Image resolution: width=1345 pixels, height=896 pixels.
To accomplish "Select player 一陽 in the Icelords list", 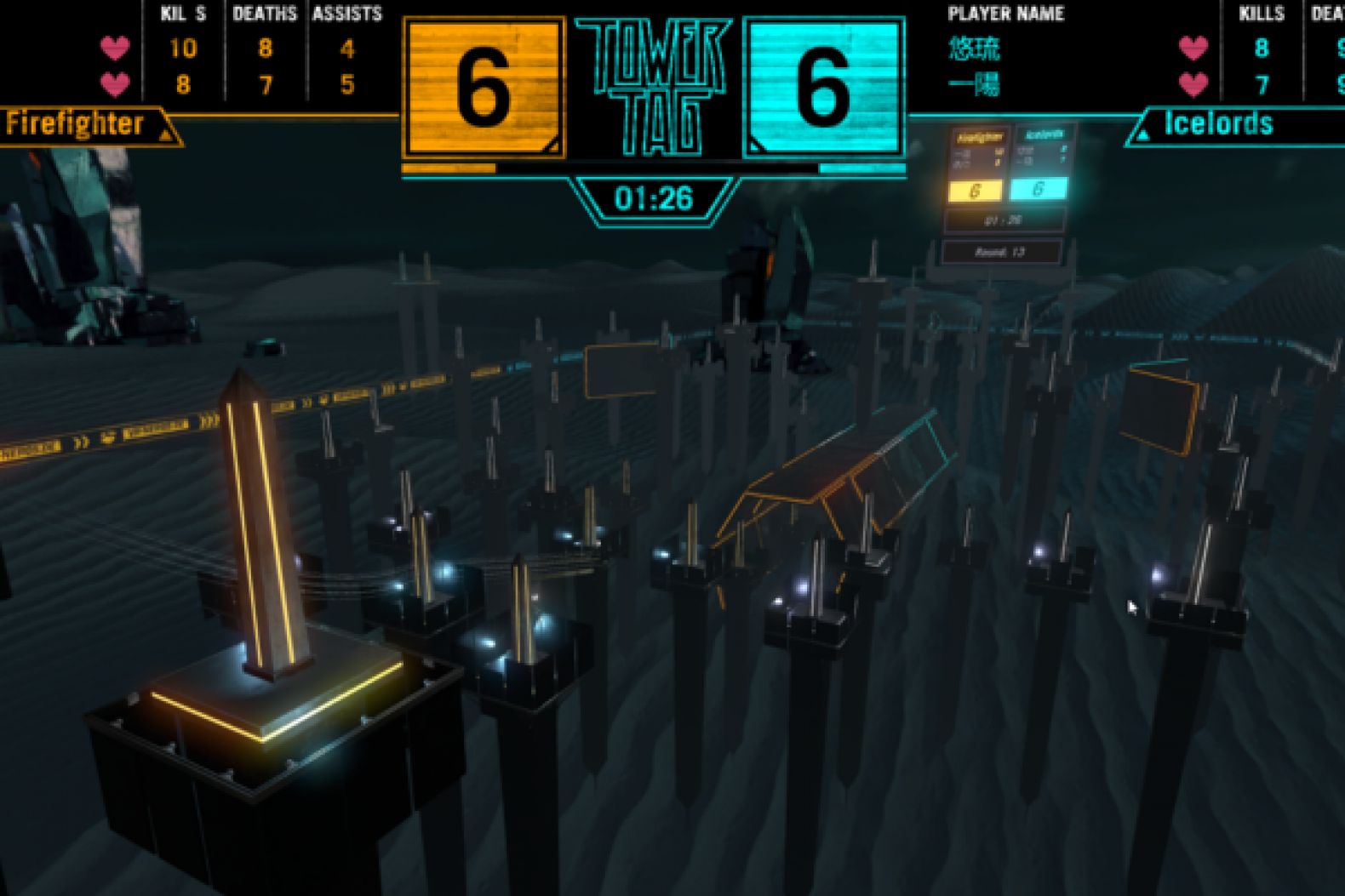I will click(x=974, y=84).
